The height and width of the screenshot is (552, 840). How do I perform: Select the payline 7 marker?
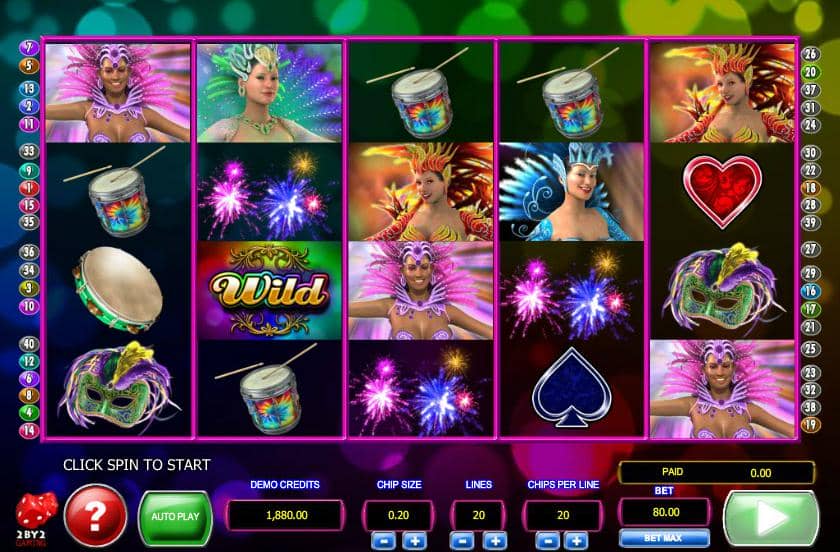click(29, 47)
